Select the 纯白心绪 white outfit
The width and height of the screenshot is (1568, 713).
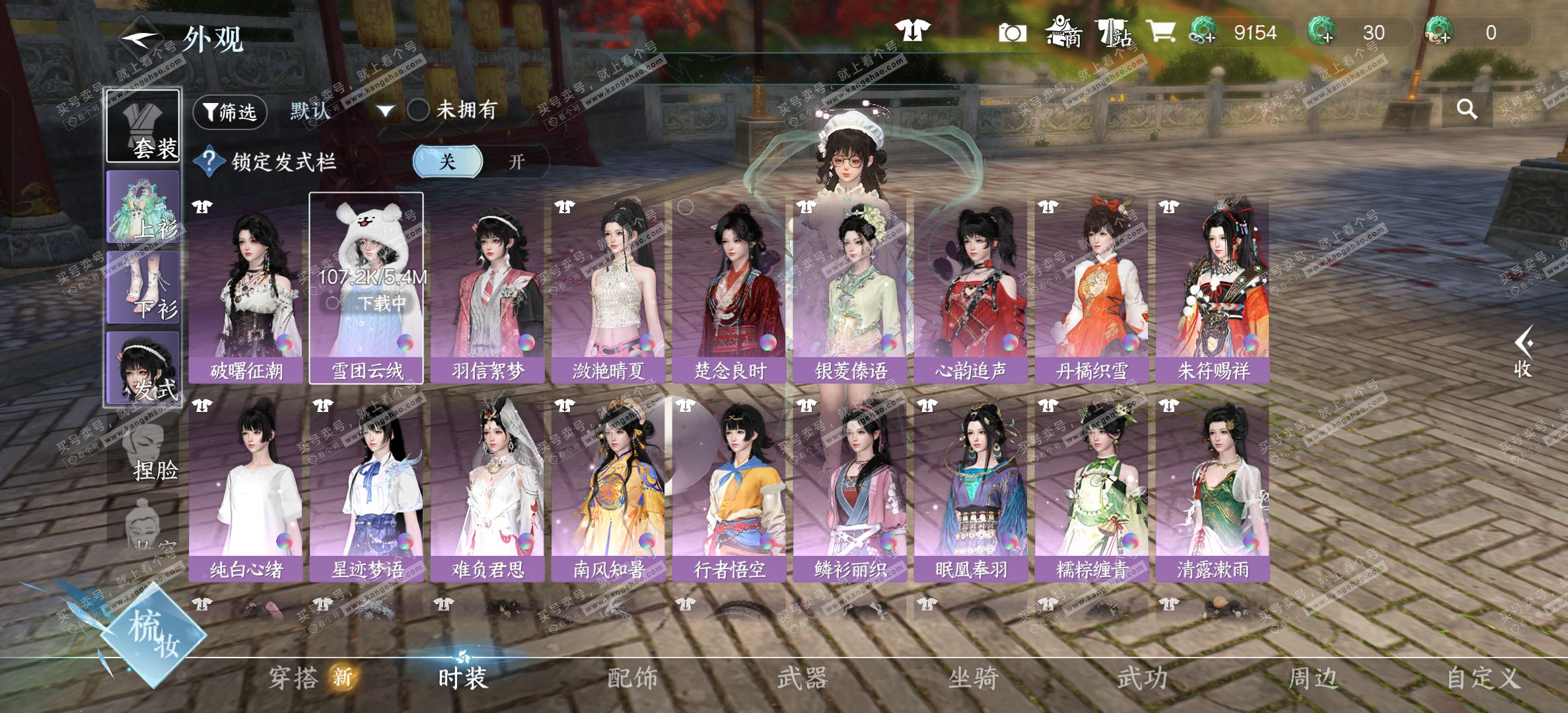click(246, 489)
